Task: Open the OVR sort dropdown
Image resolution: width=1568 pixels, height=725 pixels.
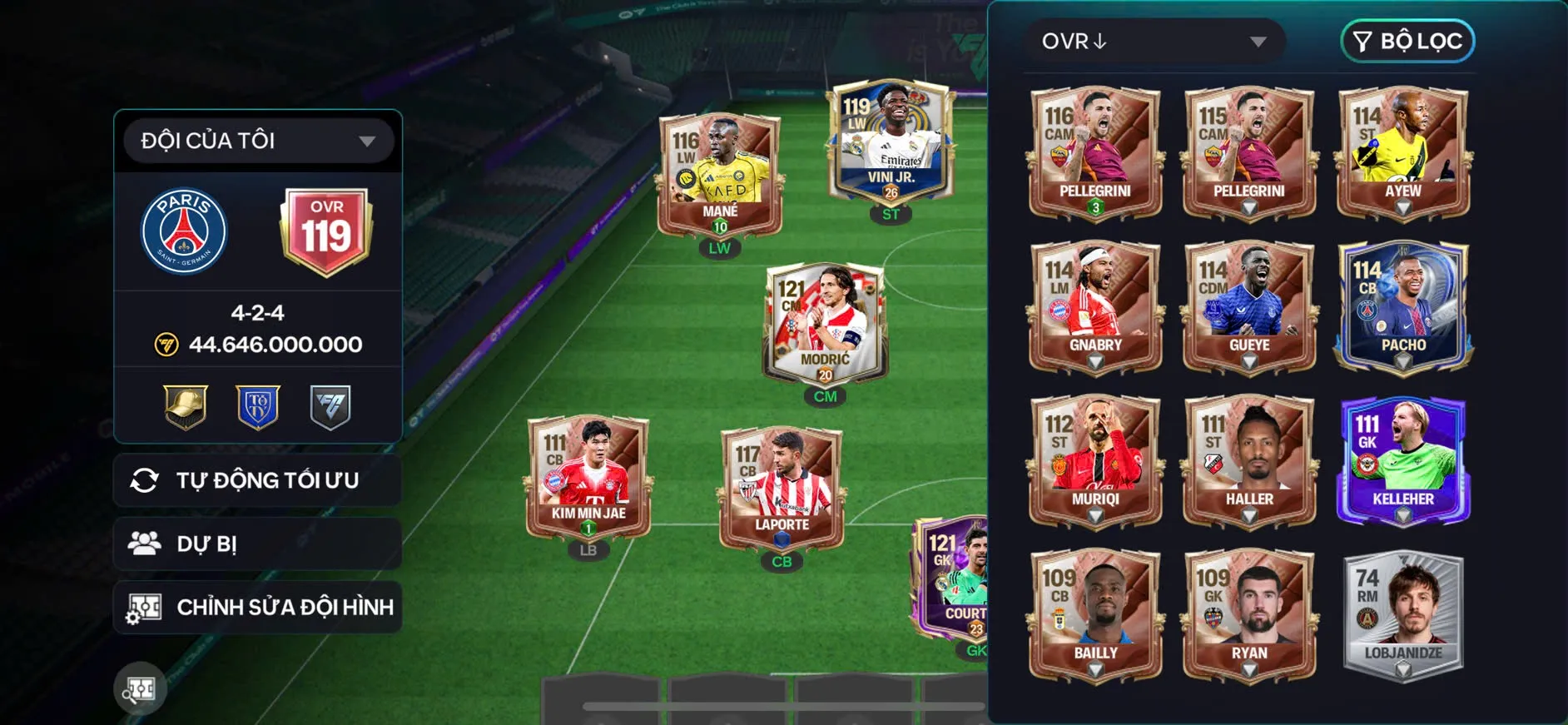Action: coord(1154,42)
